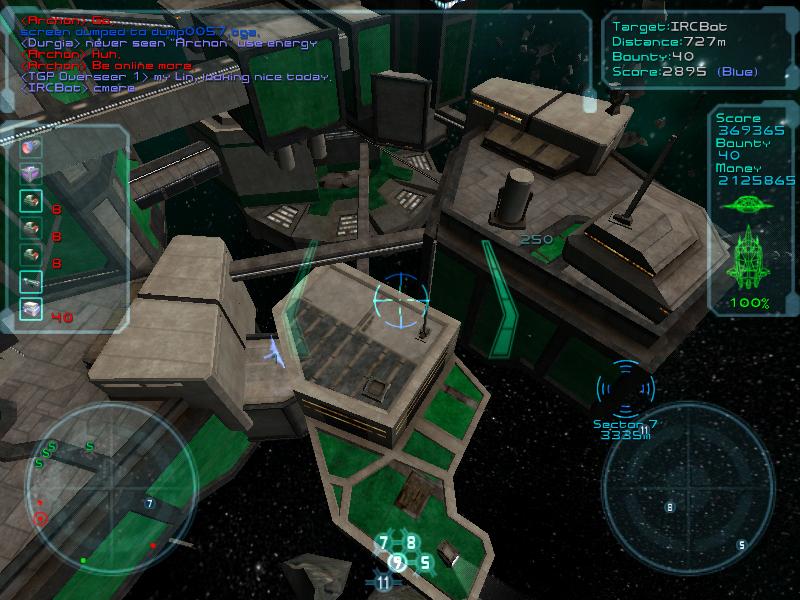Select the red-tipped cylinder weapon slot
Viewport: 800px width, 600px height.
30,148
